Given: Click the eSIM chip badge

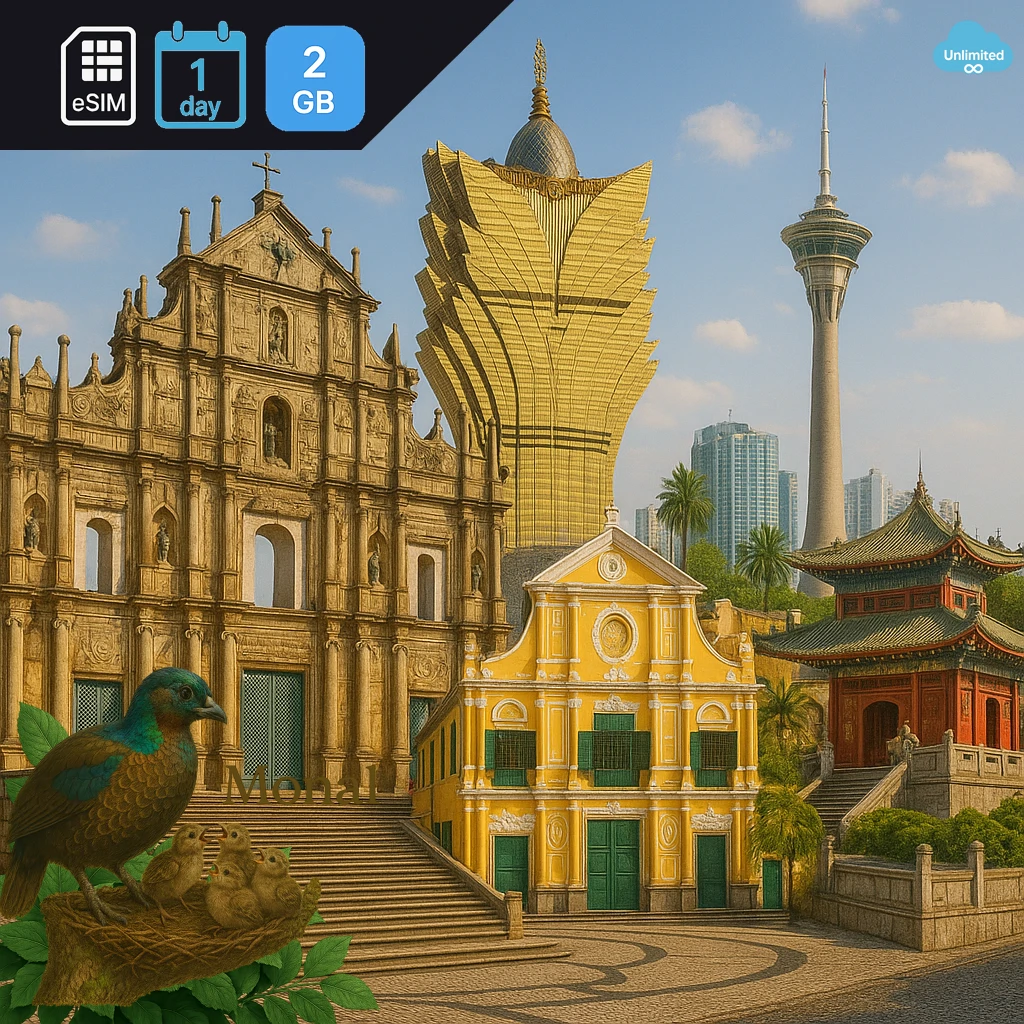Looking at the screenshot, I should pyautogui.click(x=98, y=76).
